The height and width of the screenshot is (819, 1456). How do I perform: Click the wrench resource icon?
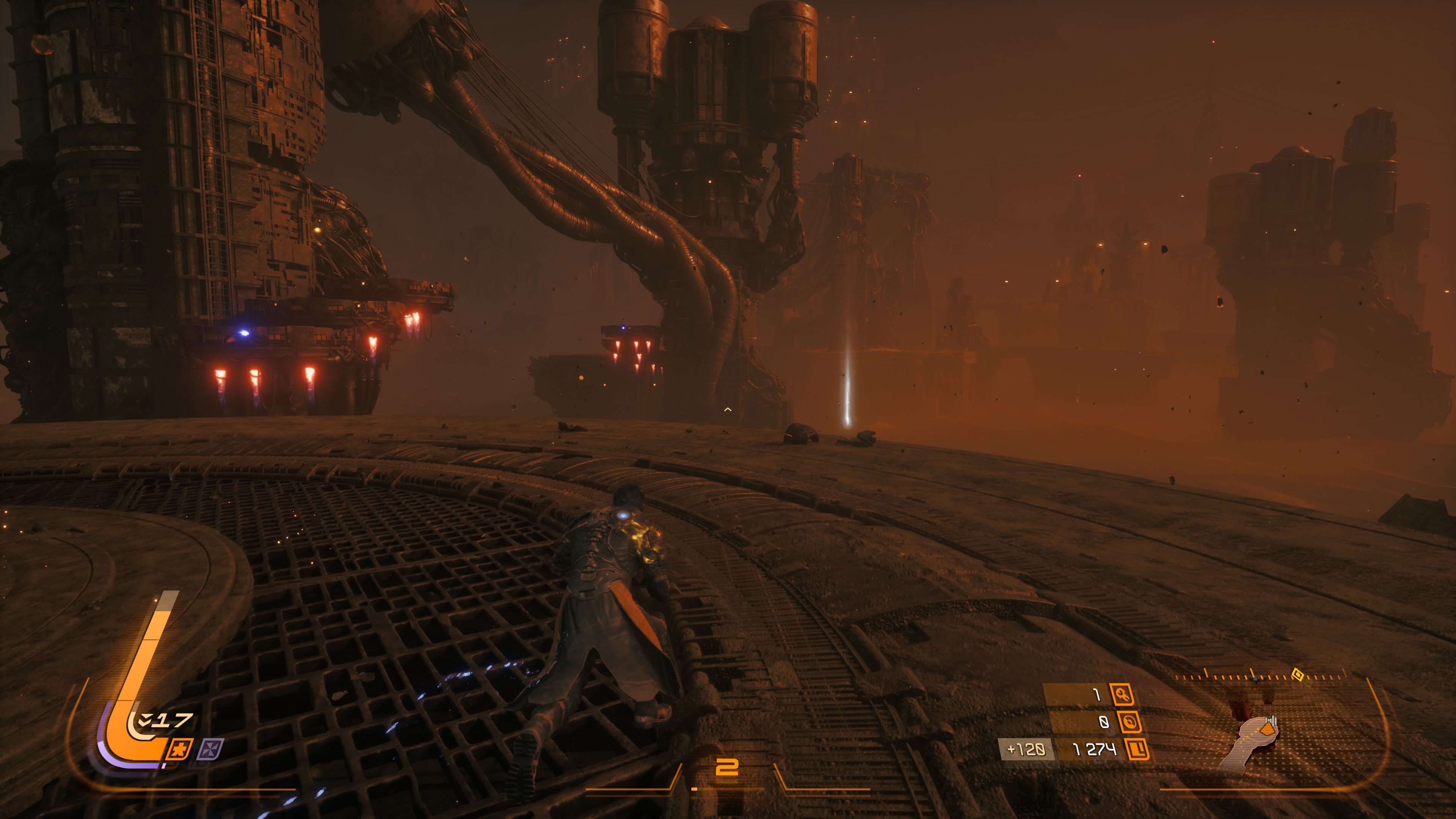(1122, 695)
